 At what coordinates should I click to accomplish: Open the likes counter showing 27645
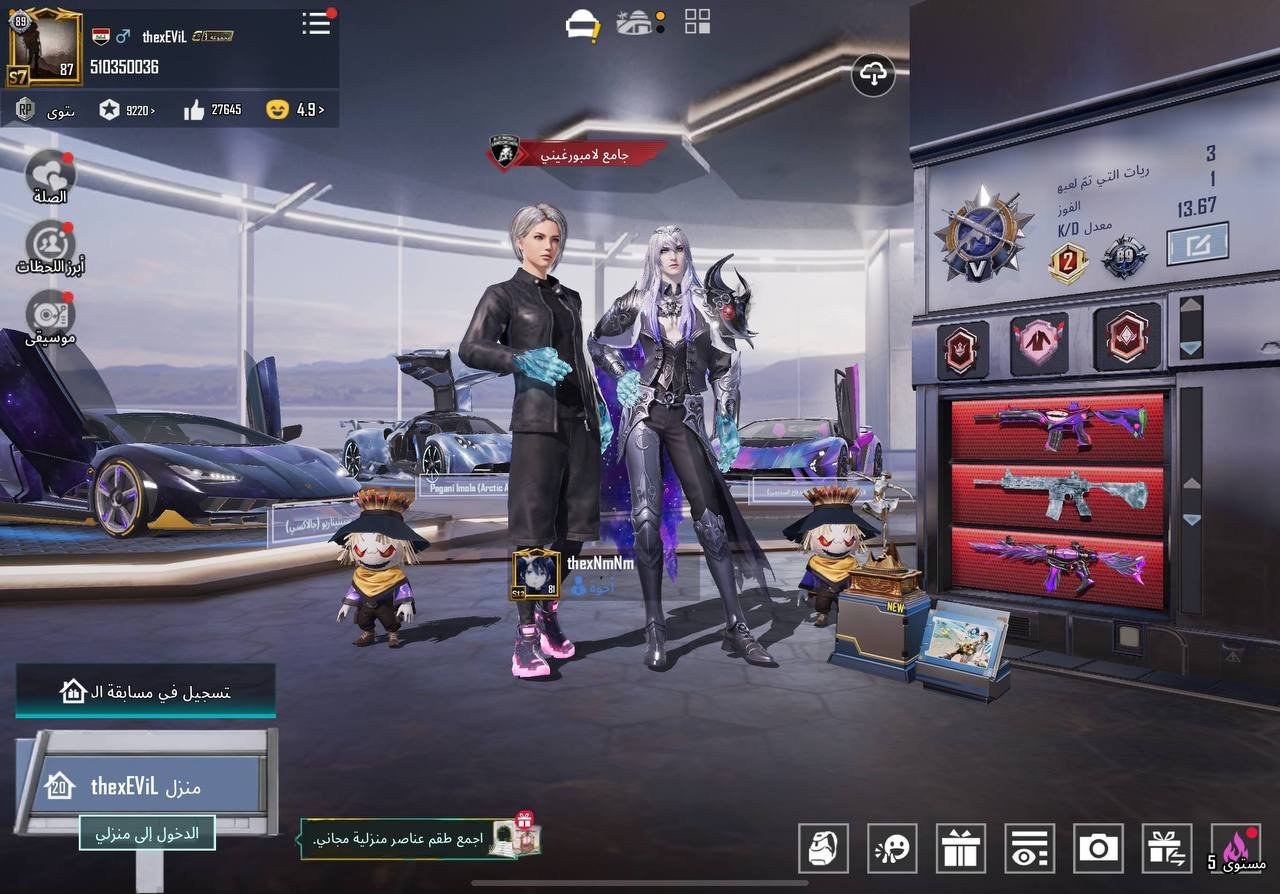point(213,110)
